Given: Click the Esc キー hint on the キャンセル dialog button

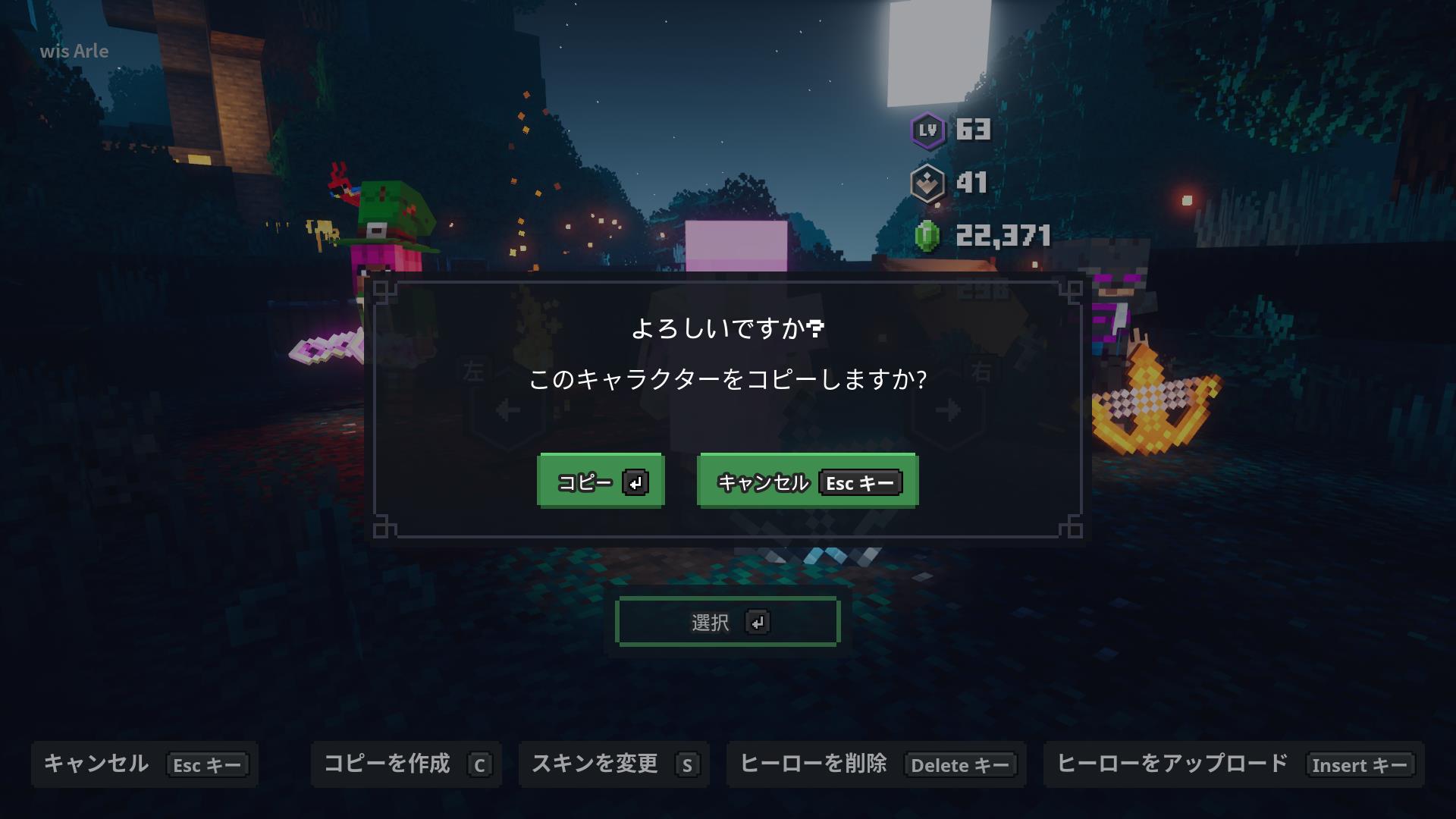Looking at the screenshot, I should point(859,482).
